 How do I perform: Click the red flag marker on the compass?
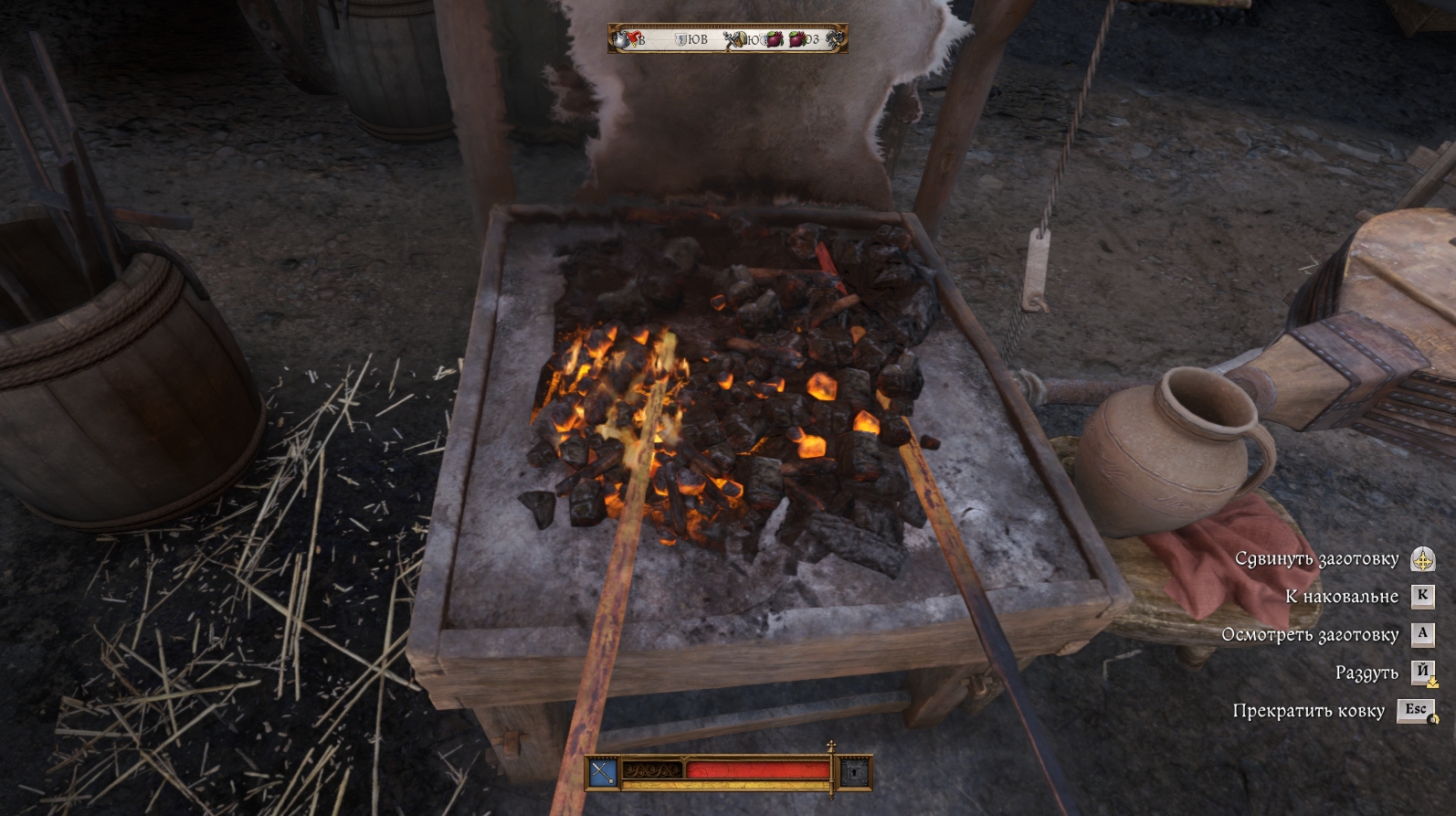(x=635, y=38)
